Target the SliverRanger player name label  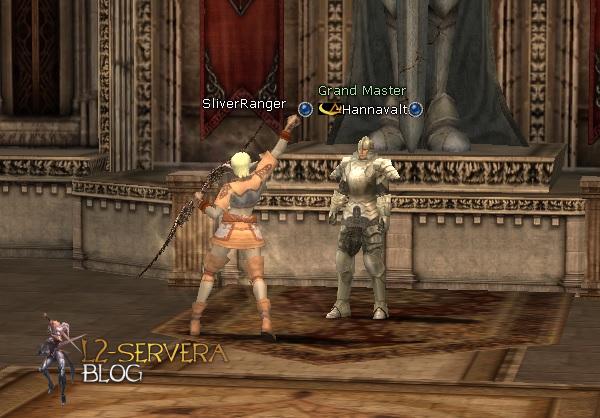pos(243,104)
